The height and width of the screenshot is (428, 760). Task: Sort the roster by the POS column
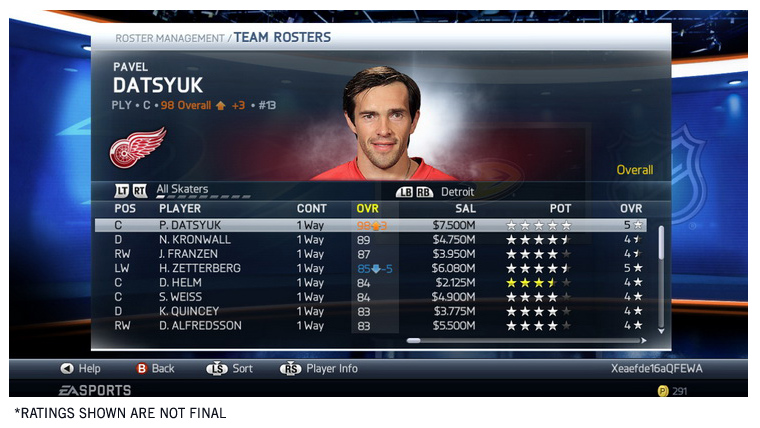(x=124, y=208)
